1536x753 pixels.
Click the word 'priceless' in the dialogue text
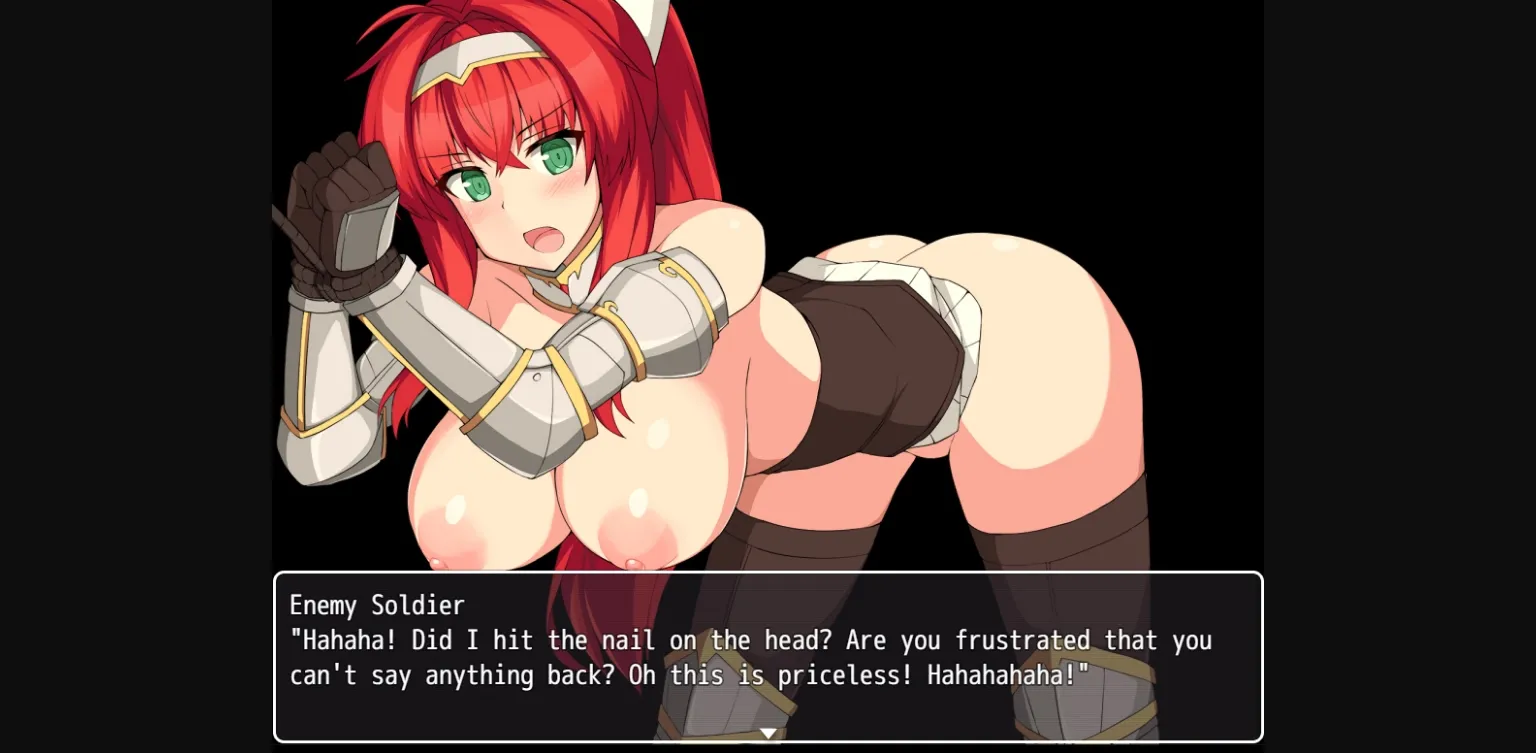point(842,675)
